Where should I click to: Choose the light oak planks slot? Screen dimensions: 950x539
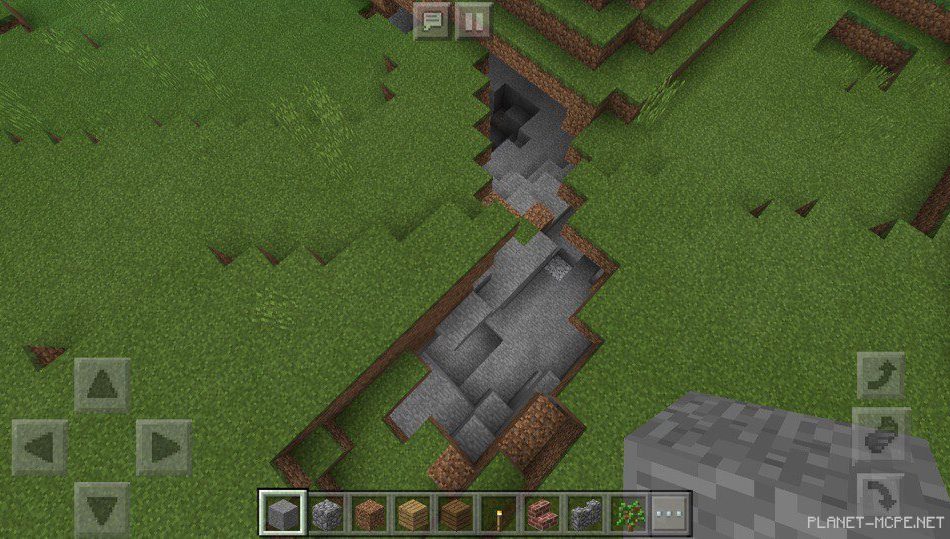pos(413,514)
